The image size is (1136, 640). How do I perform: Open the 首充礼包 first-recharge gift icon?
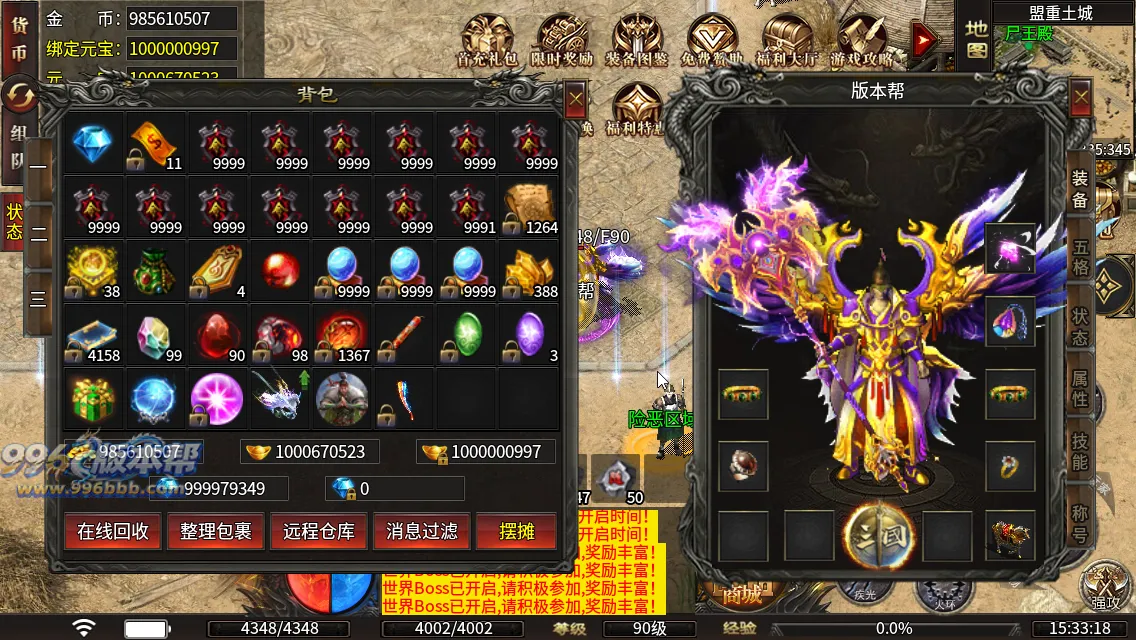[x=487, y=40]
